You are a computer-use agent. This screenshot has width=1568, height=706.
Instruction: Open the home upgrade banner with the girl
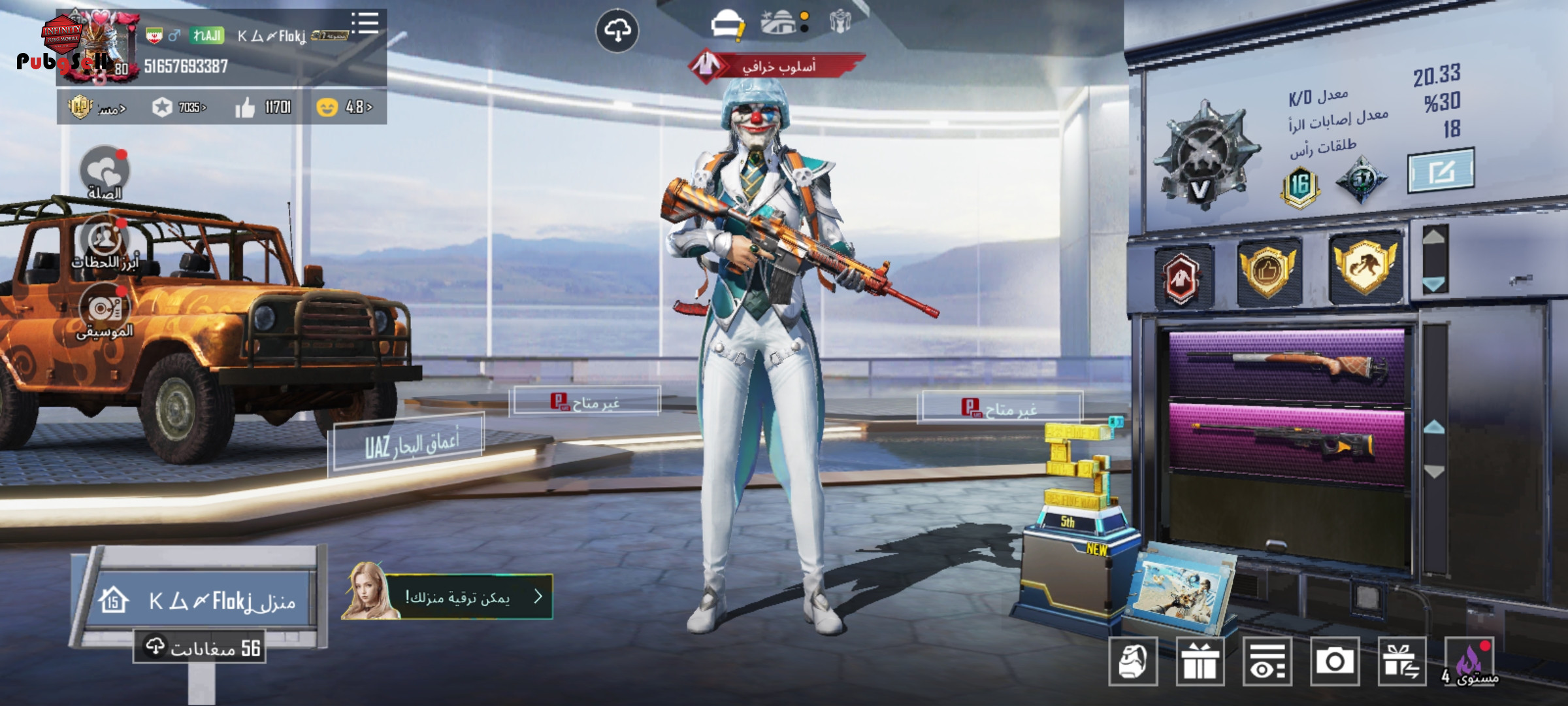click(x=448, y=596)
